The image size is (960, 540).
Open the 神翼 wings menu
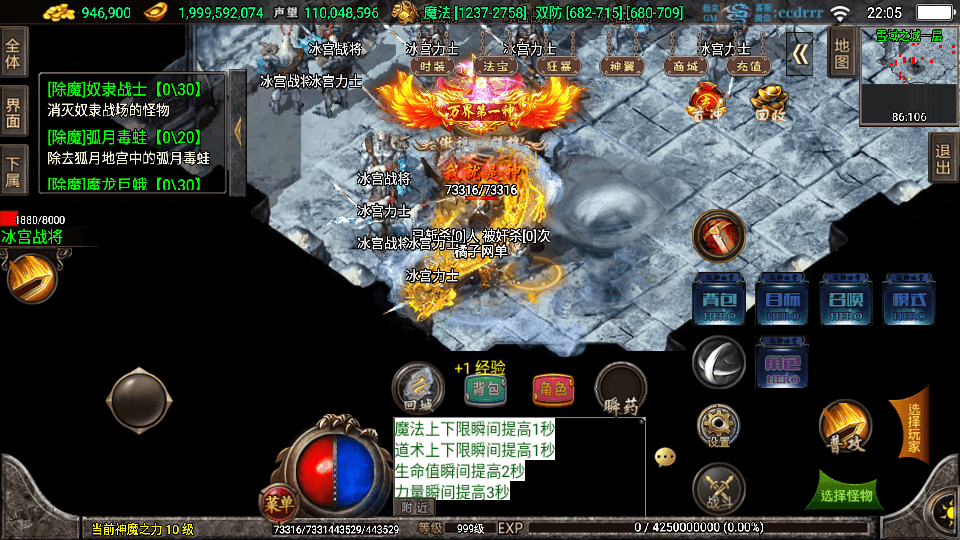pyautogui.click(x=621, y=66)
